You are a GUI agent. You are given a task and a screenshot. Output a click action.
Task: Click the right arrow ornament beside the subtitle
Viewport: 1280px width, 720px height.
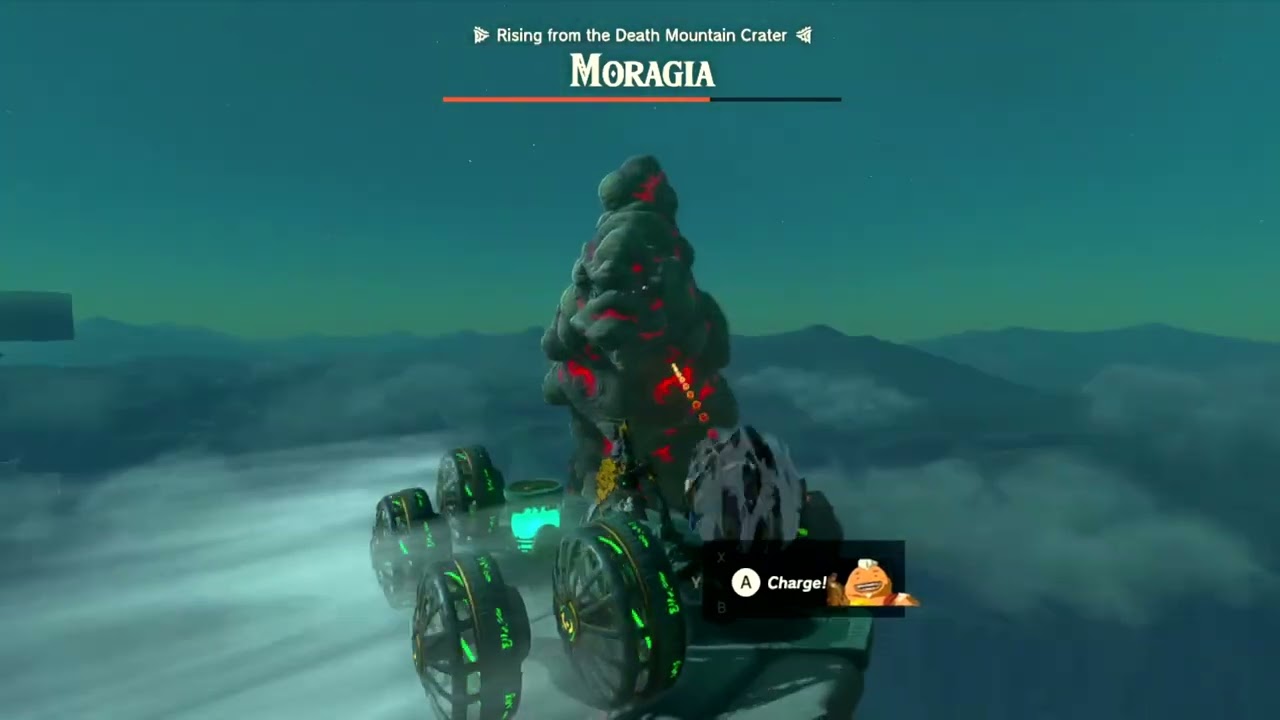[x=804, y=35]
